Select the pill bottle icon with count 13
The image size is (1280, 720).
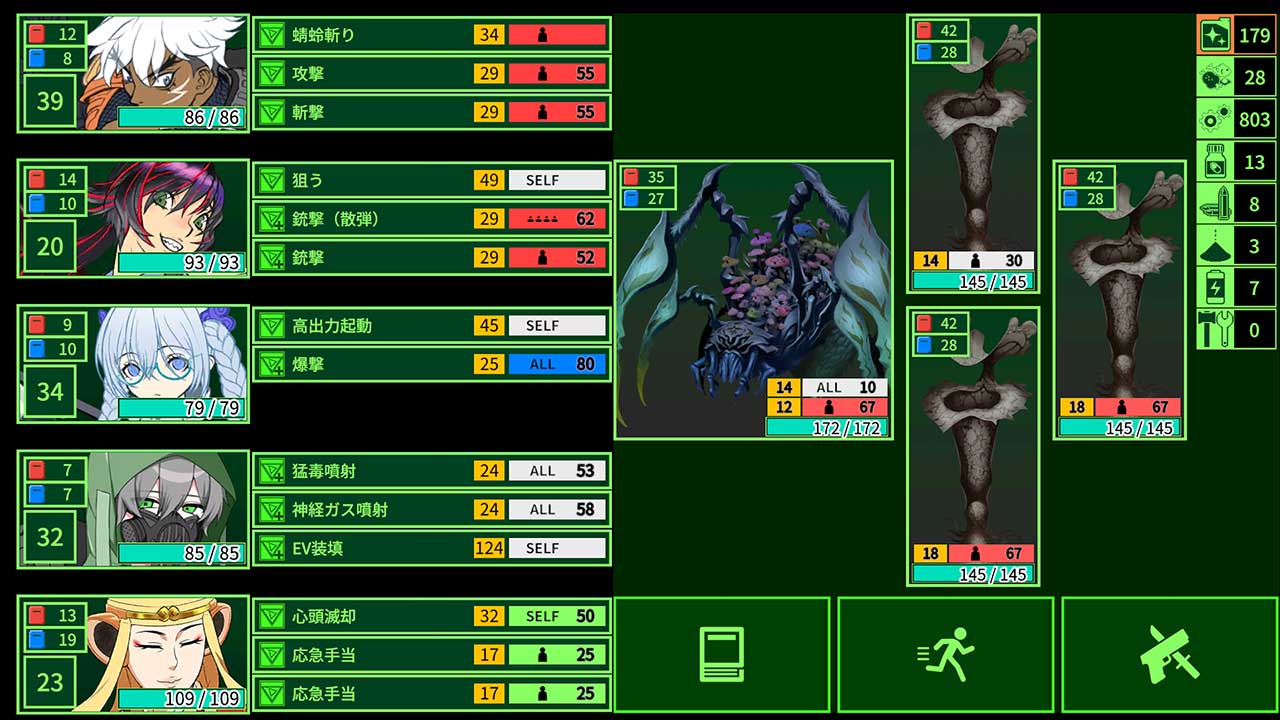click(1215, 160)
